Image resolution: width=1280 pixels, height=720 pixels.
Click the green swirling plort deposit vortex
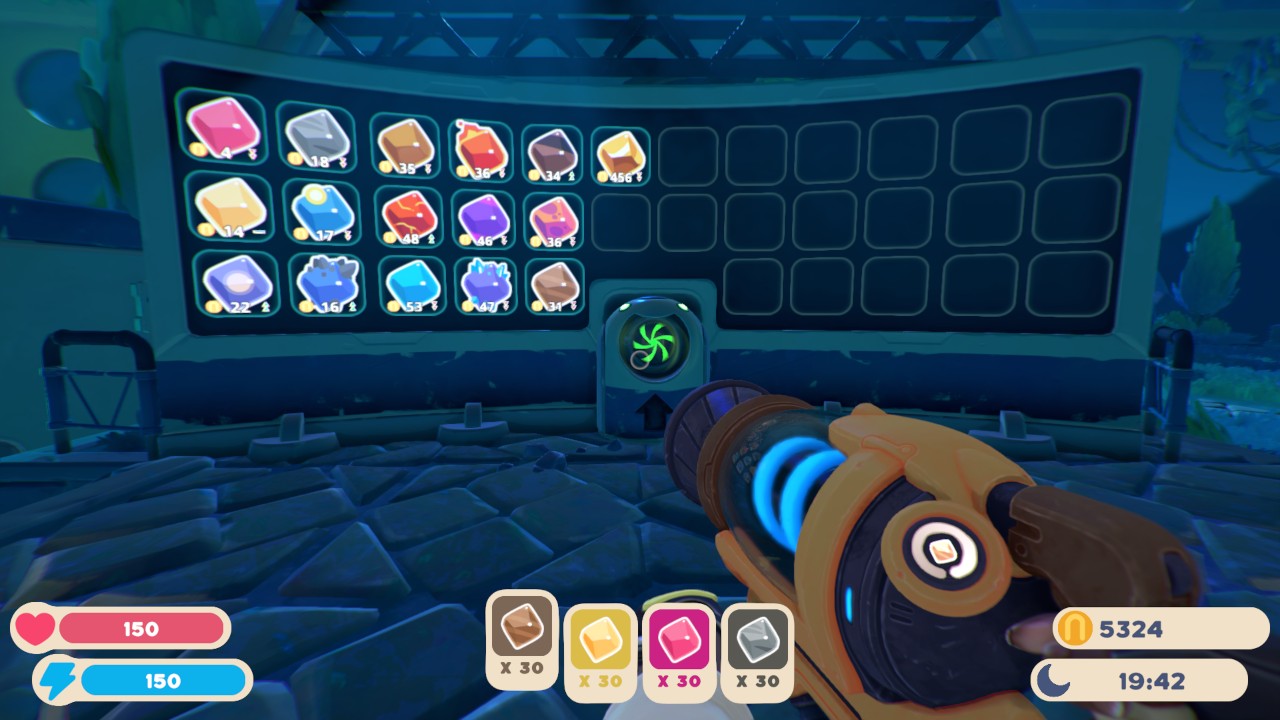(x=652, y=343)
